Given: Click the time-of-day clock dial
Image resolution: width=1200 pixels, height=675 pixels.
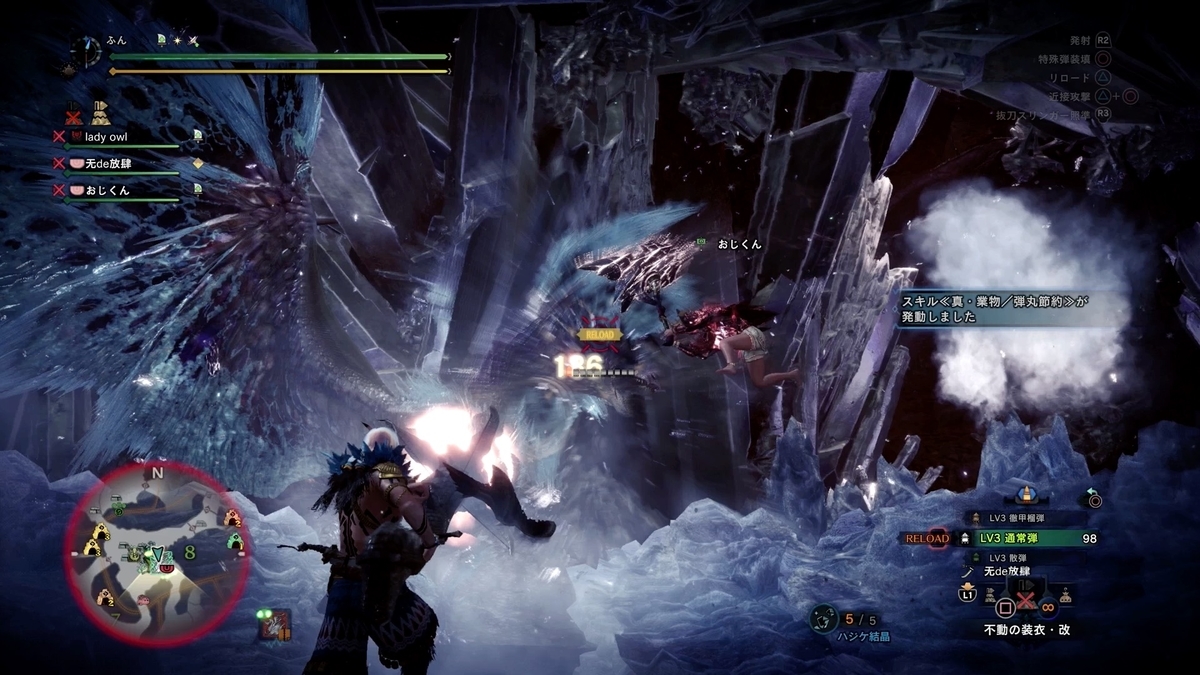Looking at the screenshot, I should [86, 52].
